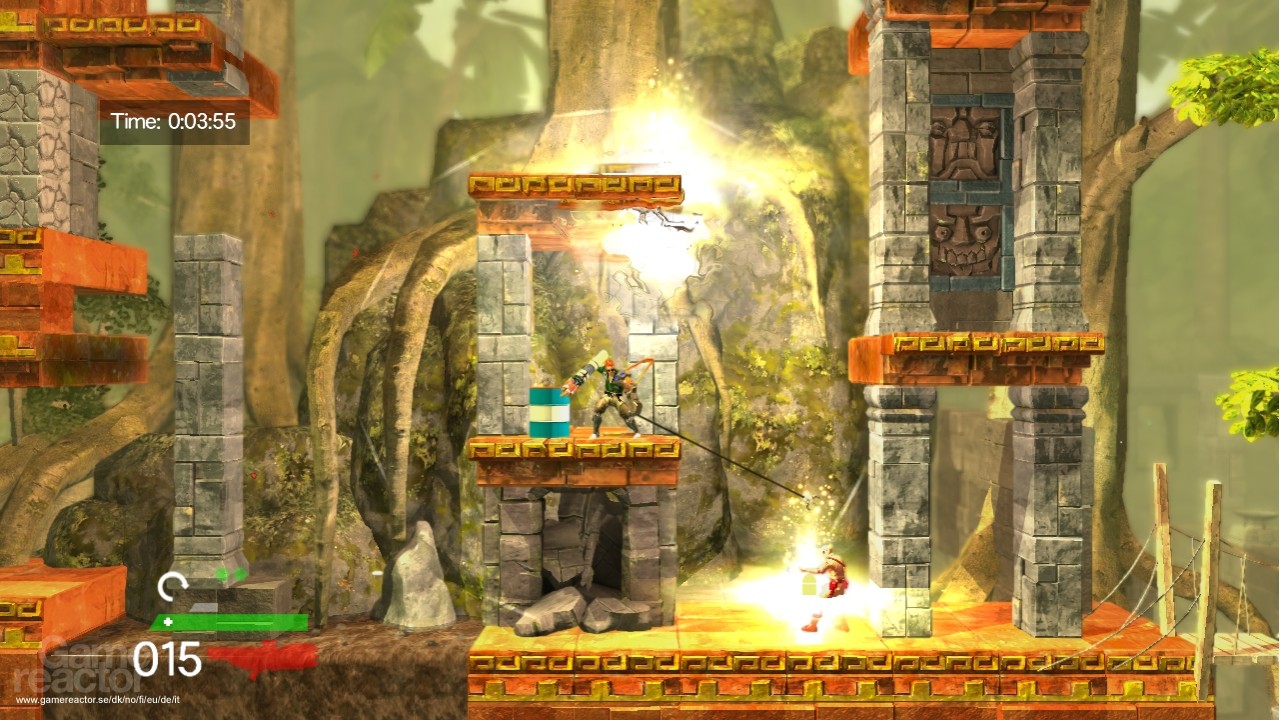Image resolution: width=1280 pixels, height=720 pixels.
Task: Click the white health plus icon
Action: pos(168,620)
